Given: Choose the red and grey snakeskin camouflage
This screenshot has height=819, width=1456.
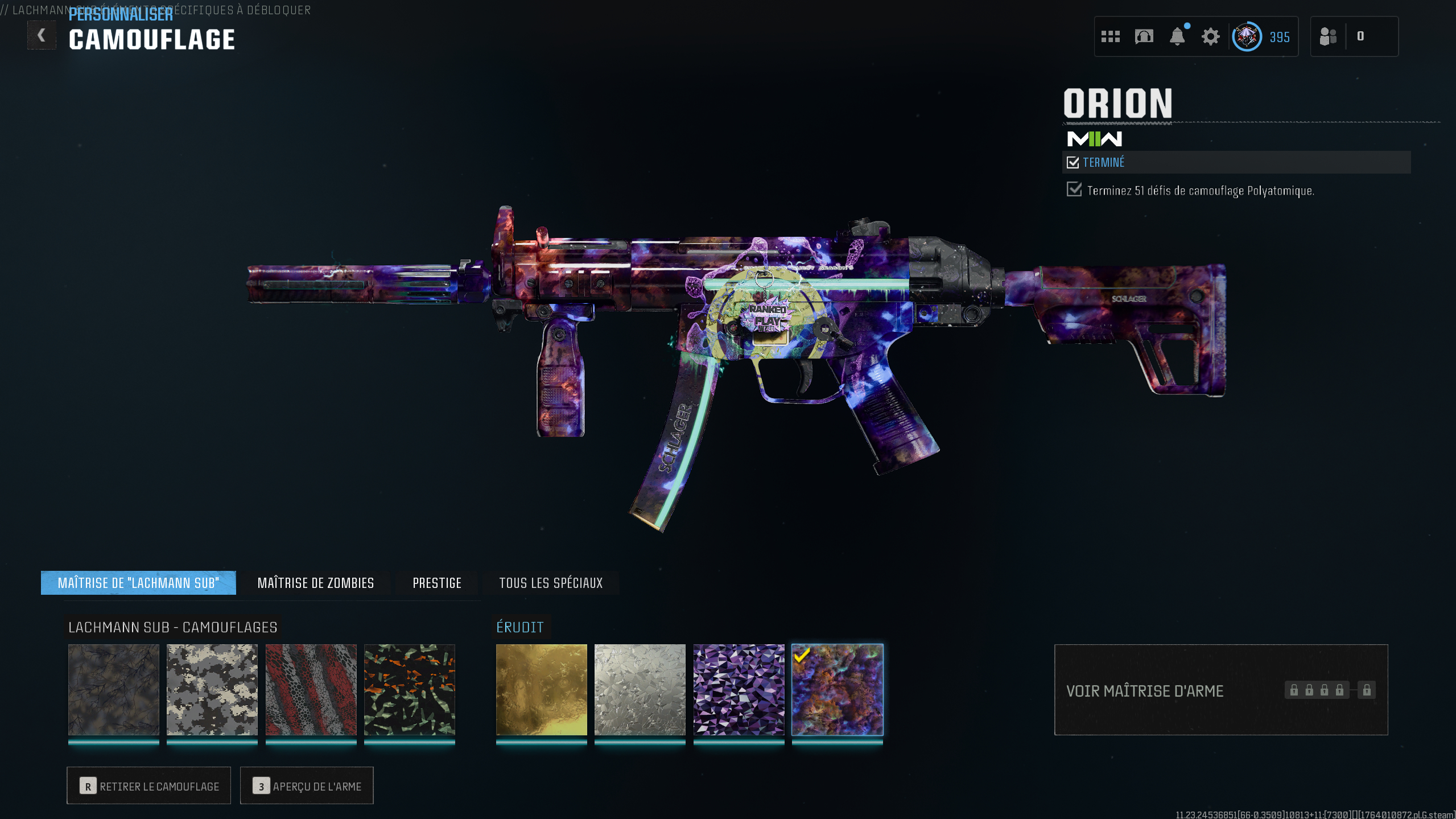Looking at the screenshot, I should pos(311,689).
